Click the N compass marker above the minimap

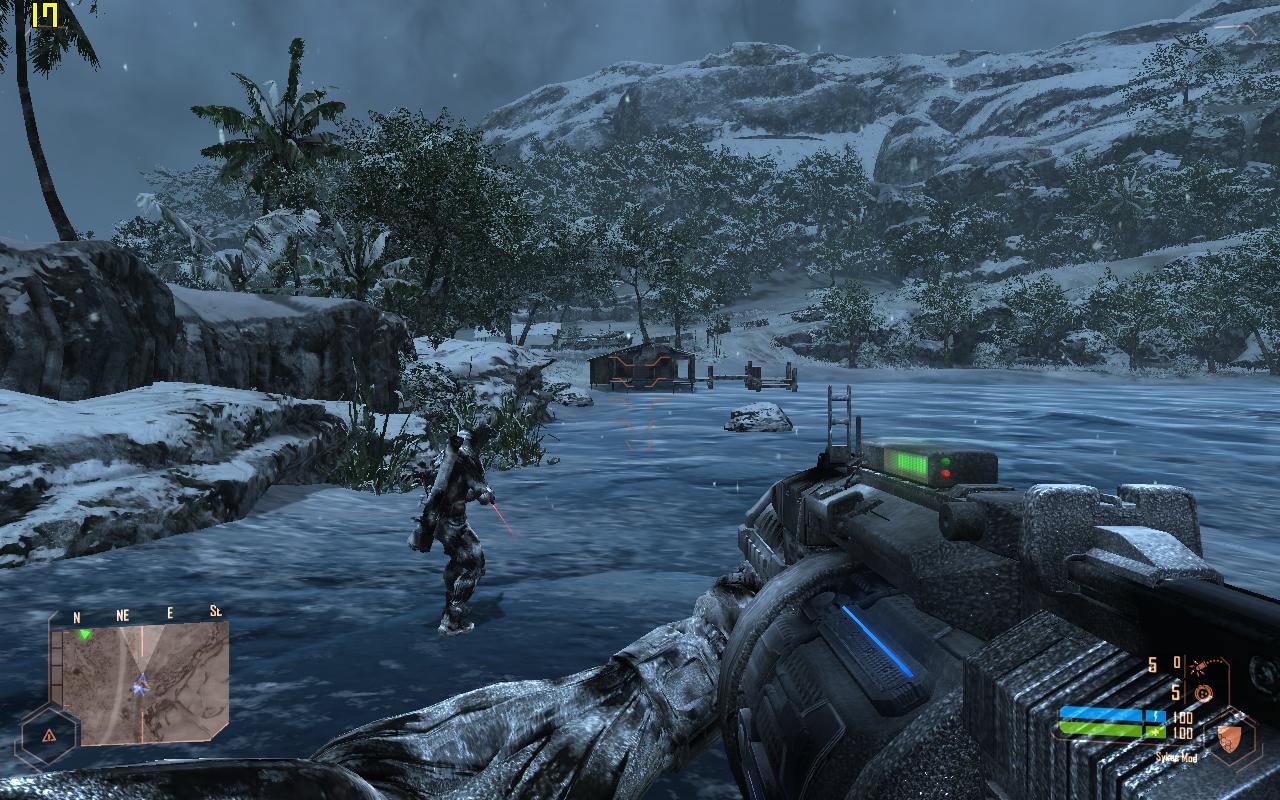click(76, 617)
